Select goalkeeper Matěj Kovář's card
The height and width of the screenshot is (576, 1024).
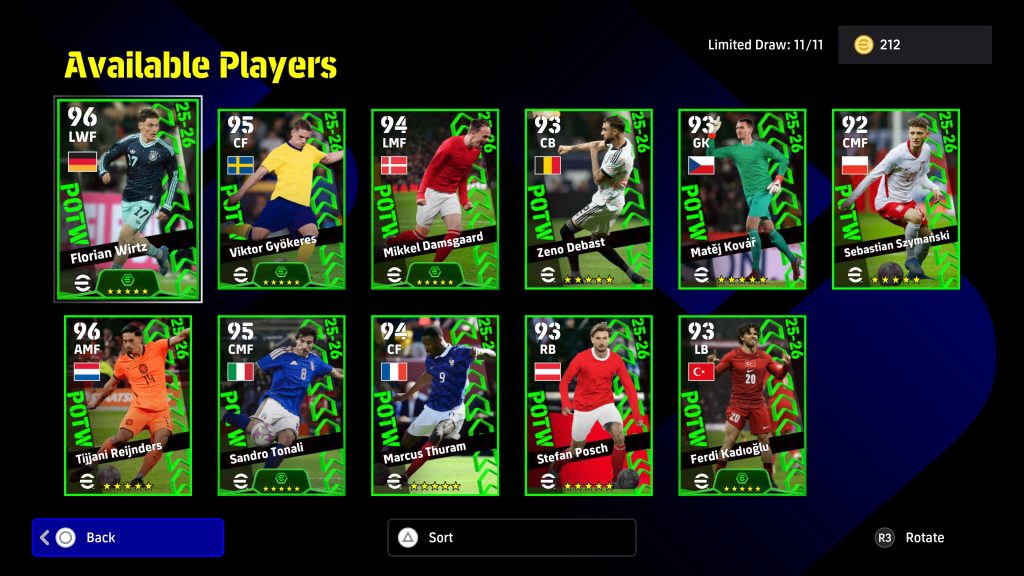742,199
